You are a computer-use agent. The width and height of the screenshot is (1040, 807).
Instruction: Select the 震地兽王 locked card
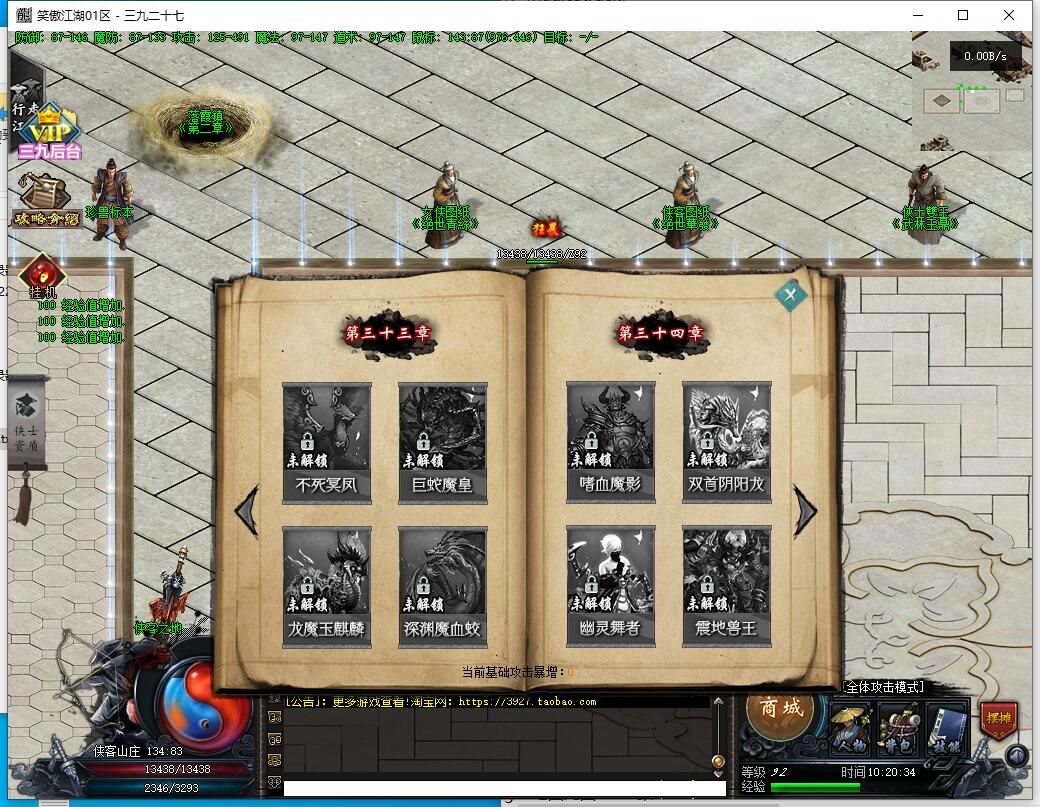tap(727, 585)
